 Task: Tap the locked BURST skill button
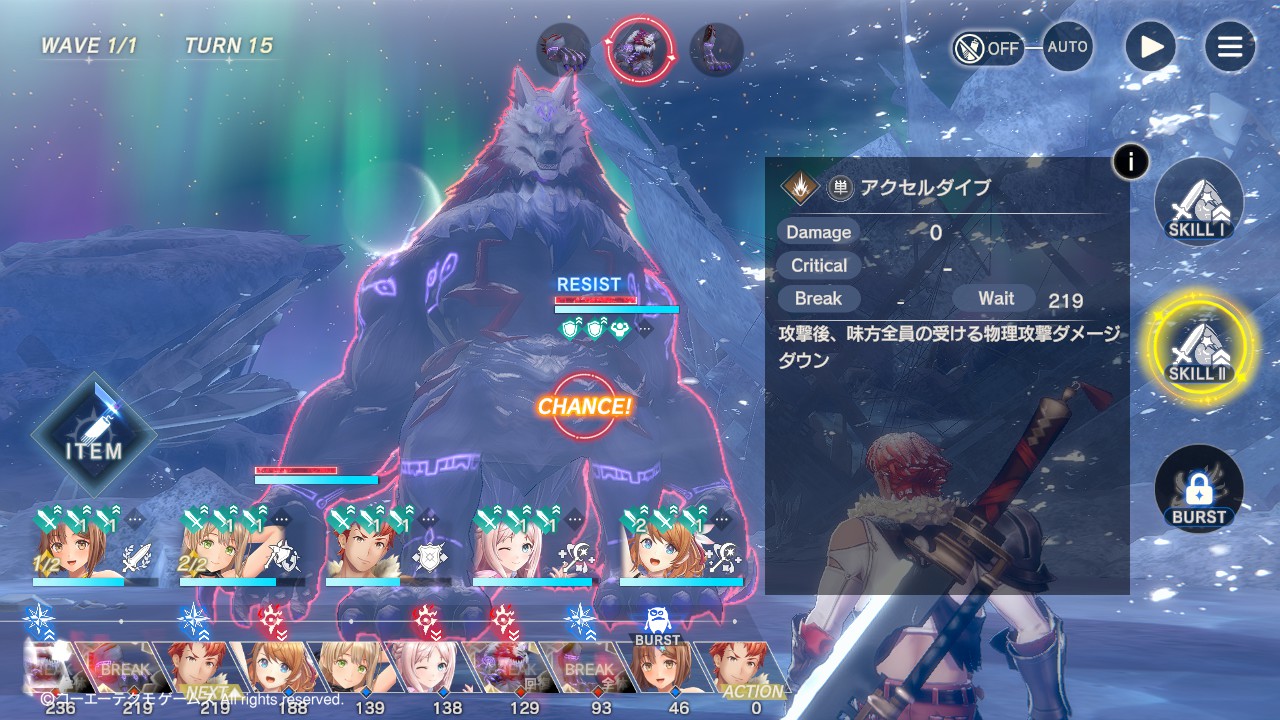tap(1198, 490)
